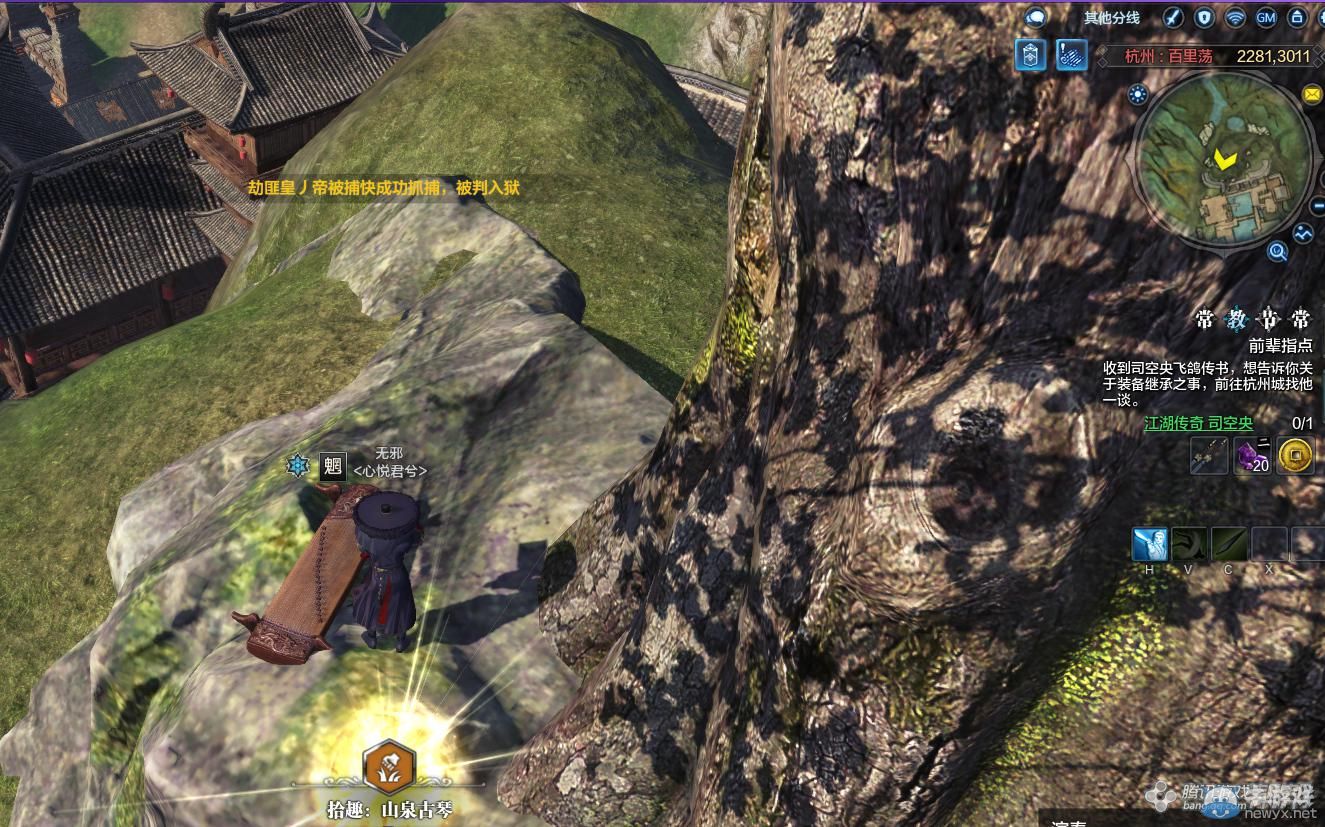Open the shield security icon
The image size is (1325, 827).
(x=1205, y=18)
